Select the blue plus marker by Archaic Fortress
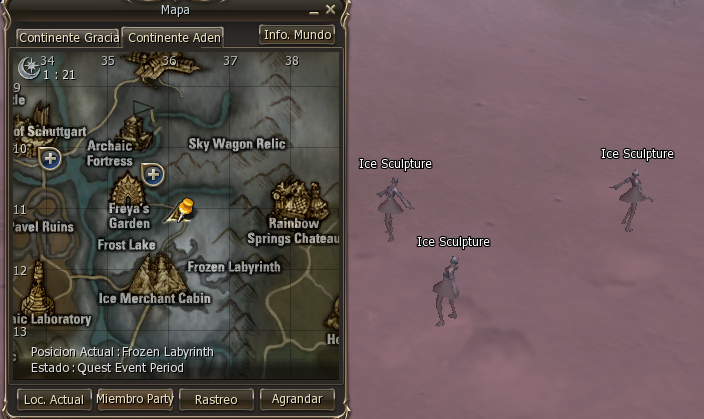 point(153,175)
